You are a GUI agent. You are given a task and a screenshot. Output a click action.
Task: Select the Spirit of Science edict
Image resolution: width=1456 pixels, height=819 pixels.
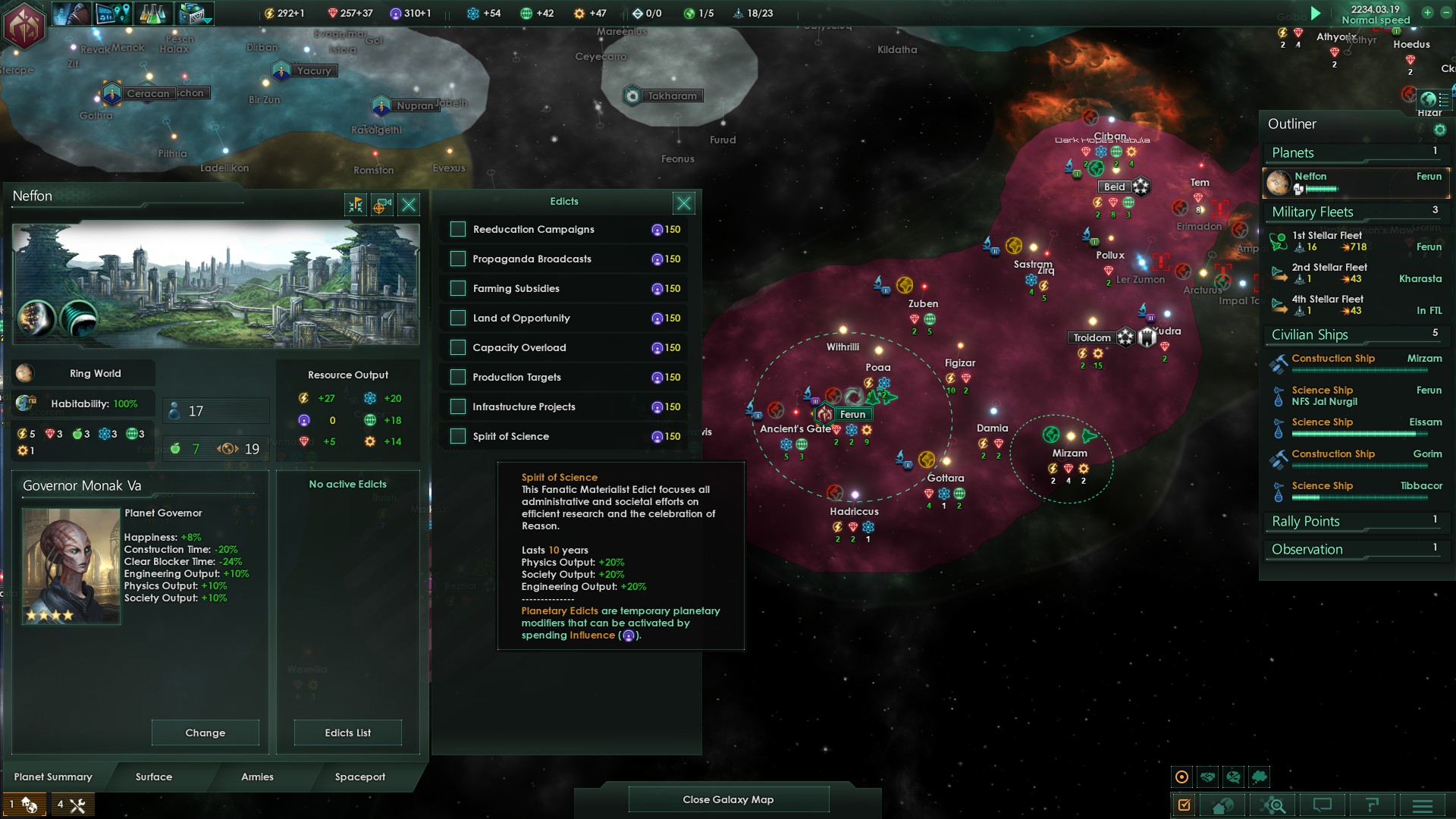coord(458,437)
